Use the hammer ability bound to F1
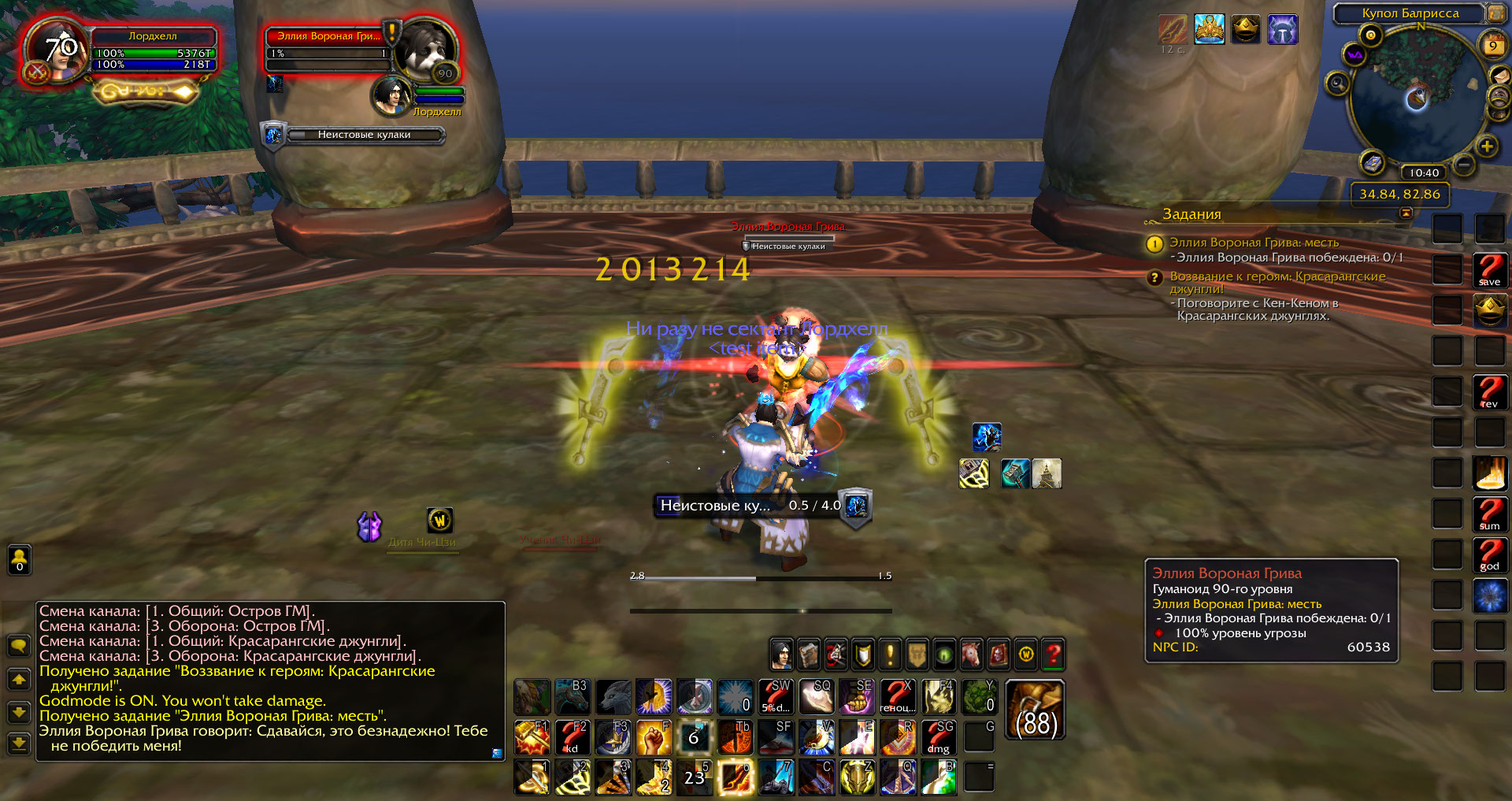1512x801 pixels. click(x=532, y=737)
